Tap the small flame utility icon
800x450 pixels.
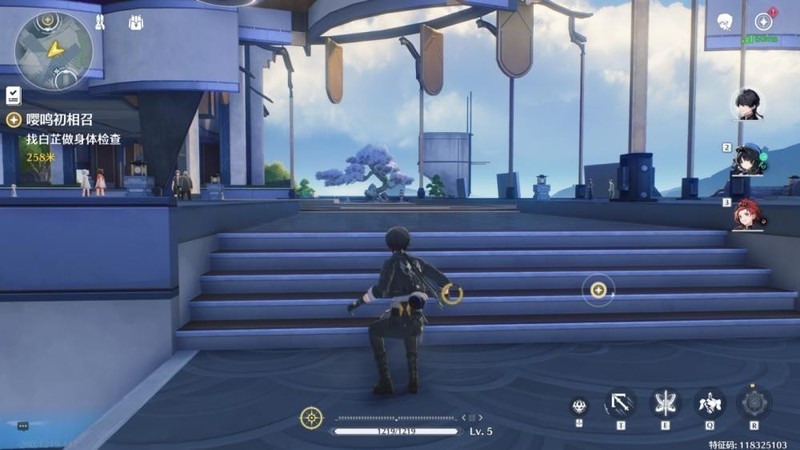pos(579,406)
